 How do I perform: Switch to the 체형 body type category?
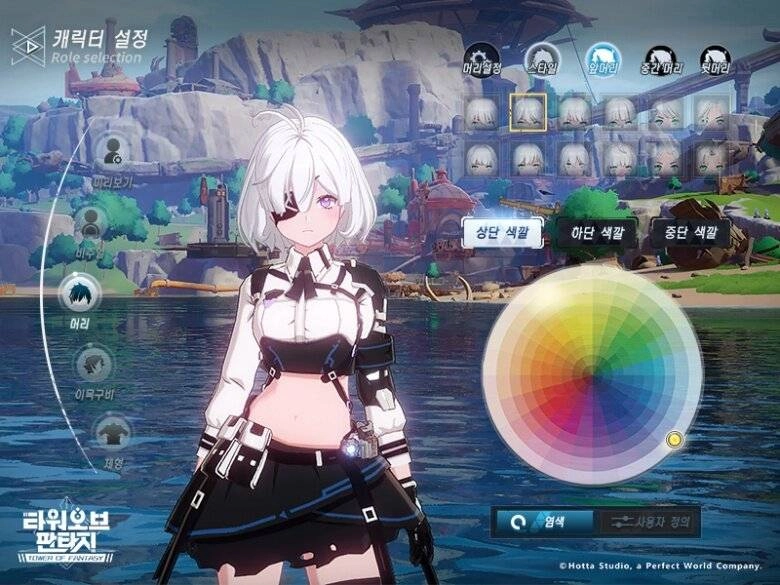point(112,431)
